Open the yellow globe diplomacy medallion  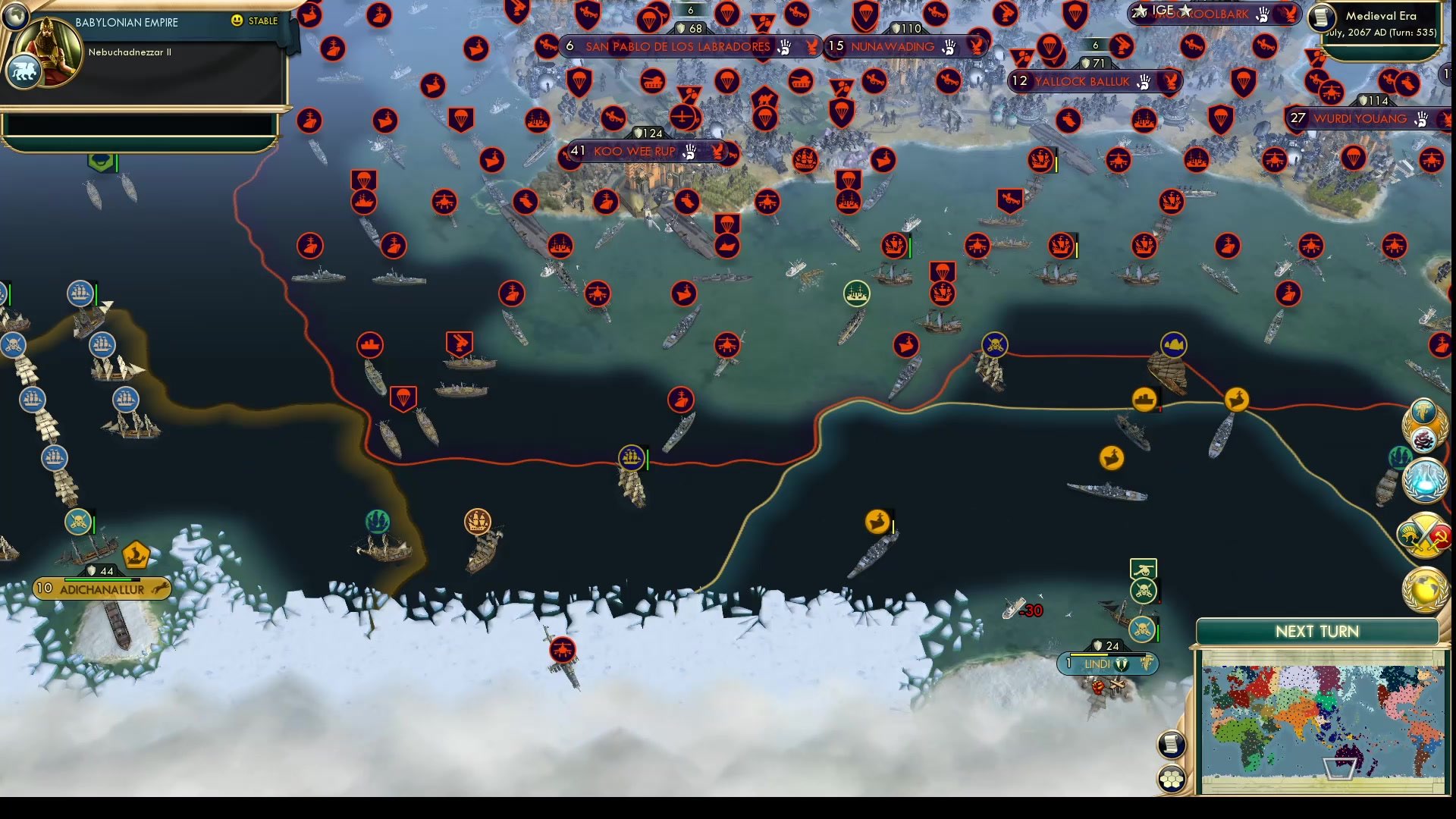click(1424, 588)
